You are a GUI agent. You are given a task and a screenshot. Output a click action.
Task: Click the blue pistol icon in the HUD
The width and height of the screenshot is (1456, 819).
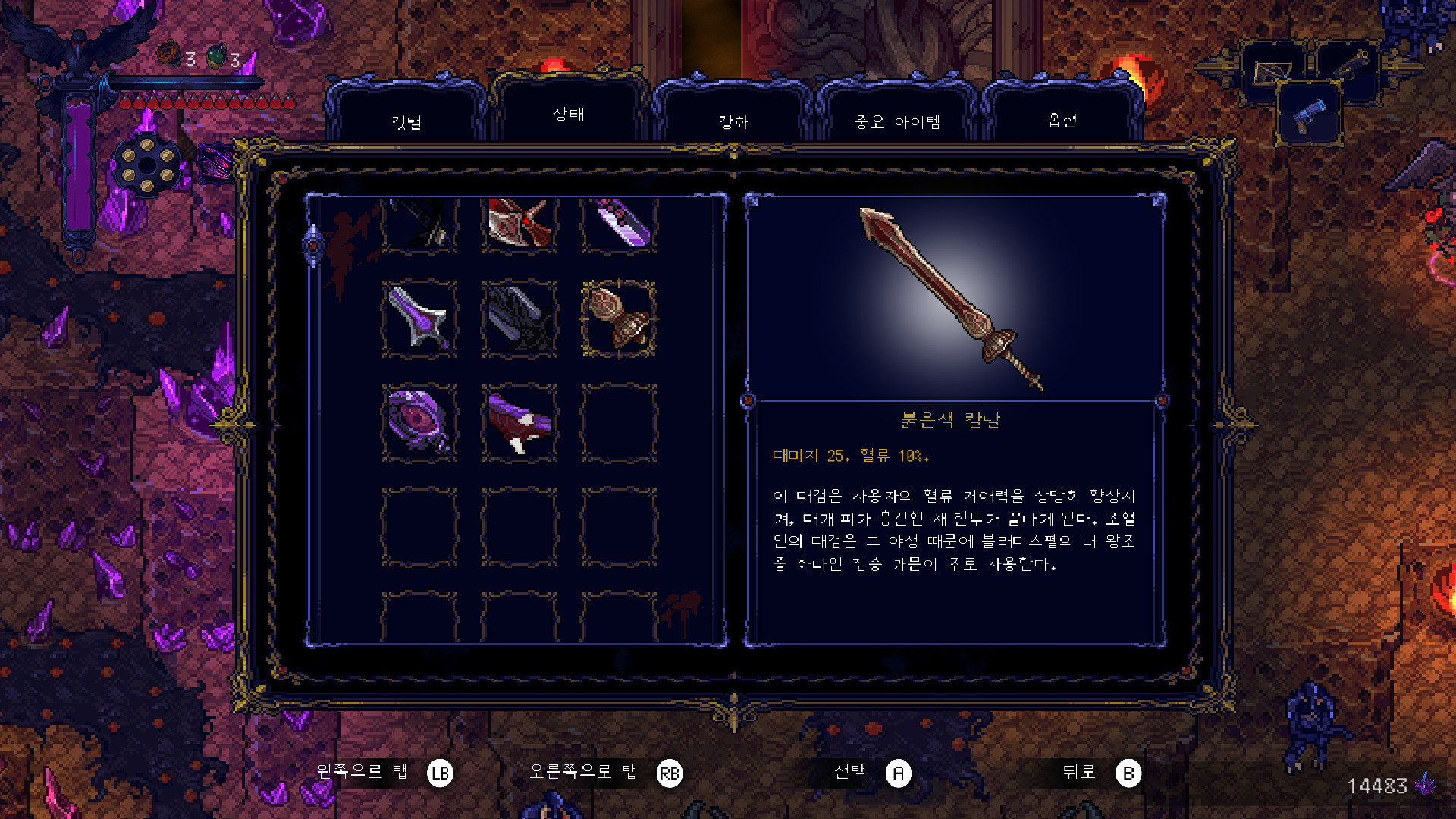pyautogui.click(x=1310, y=115)
